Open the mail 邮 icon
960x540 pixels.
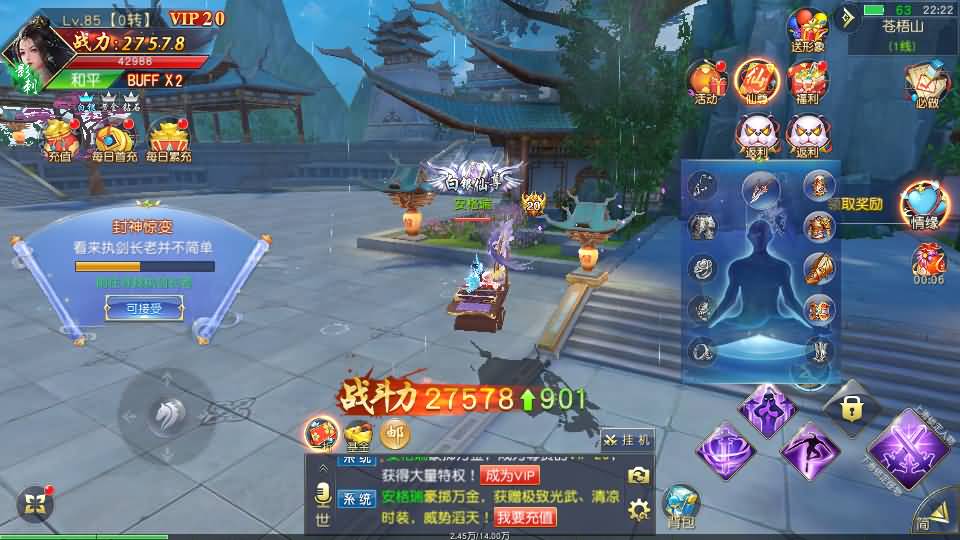tap(394, 433)
